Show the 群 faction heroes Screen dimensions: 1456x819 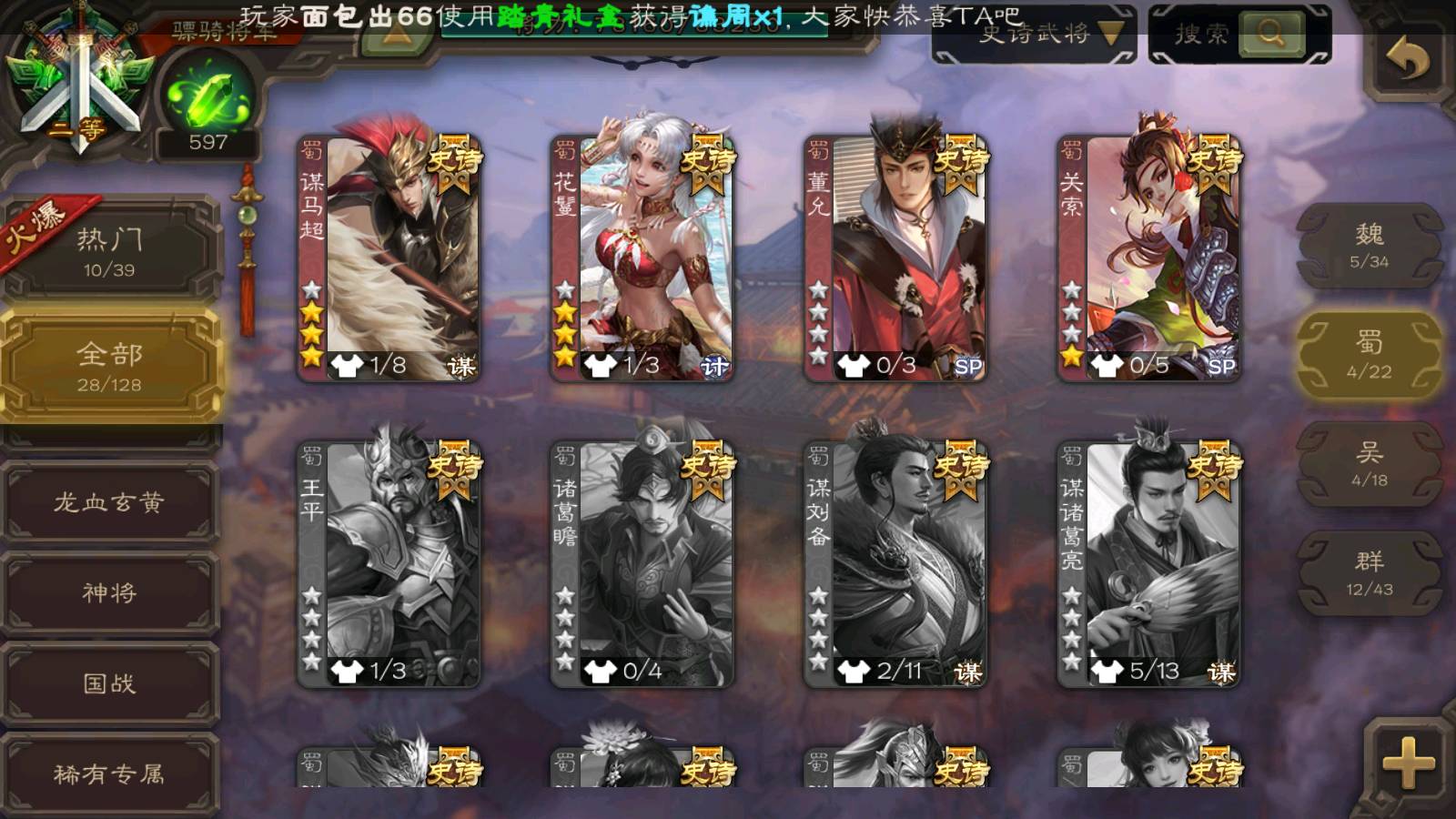1369,573
